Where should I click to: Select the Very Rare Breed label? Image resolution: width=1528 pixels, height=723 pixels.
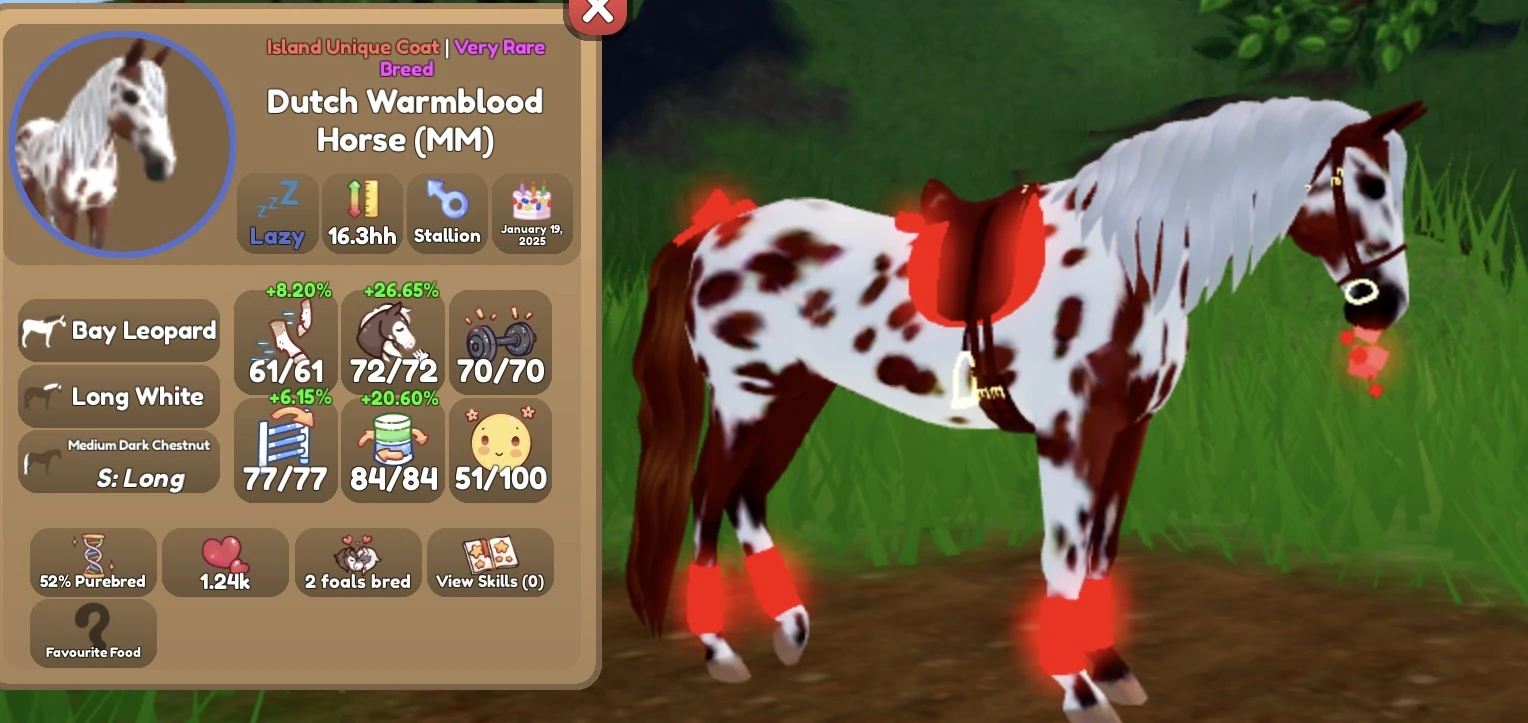coord(498,47)
